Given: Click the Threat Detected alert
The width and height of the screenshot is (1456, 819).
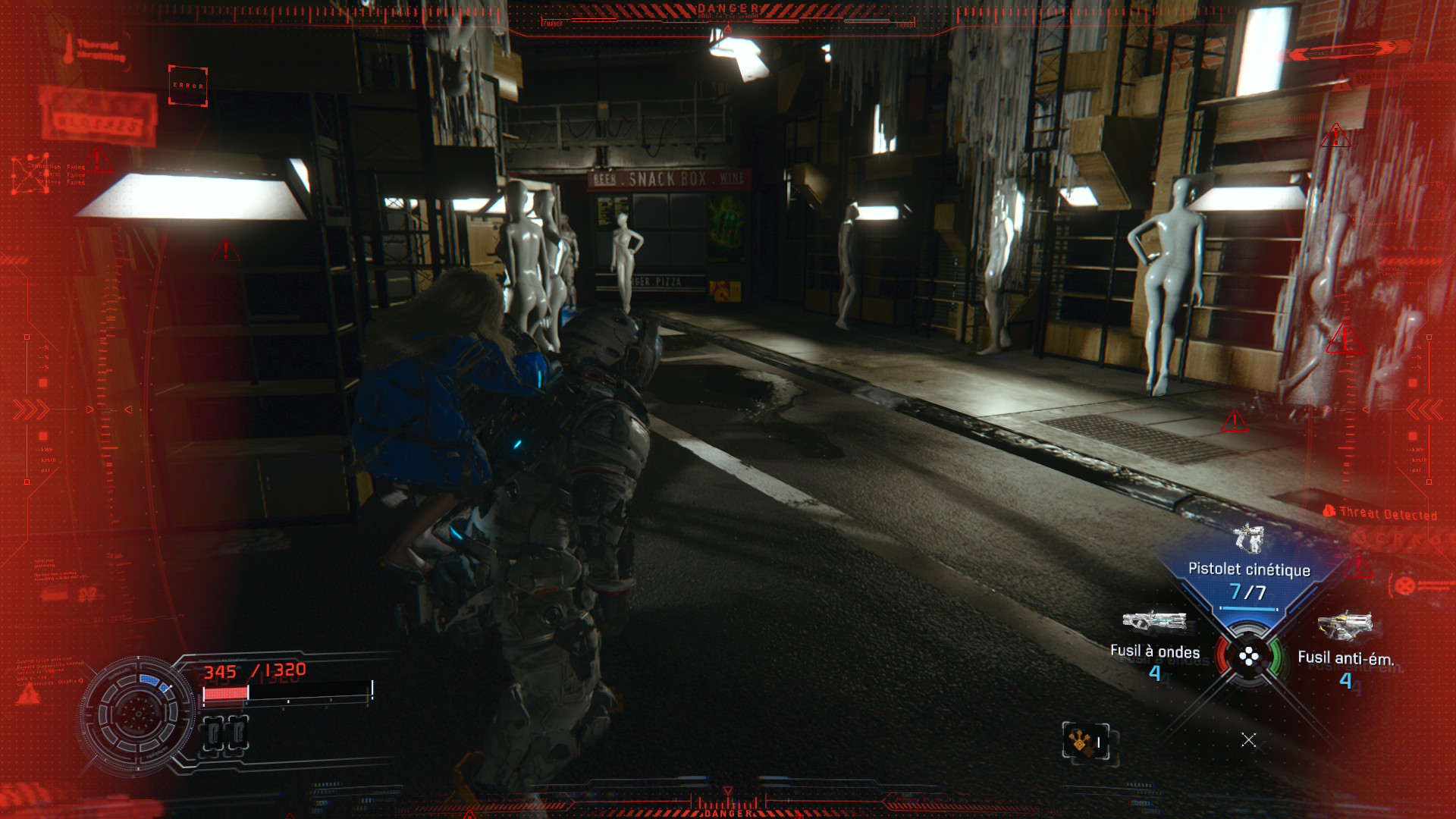Looking at the screenshot, I should tap(1380, 513).
